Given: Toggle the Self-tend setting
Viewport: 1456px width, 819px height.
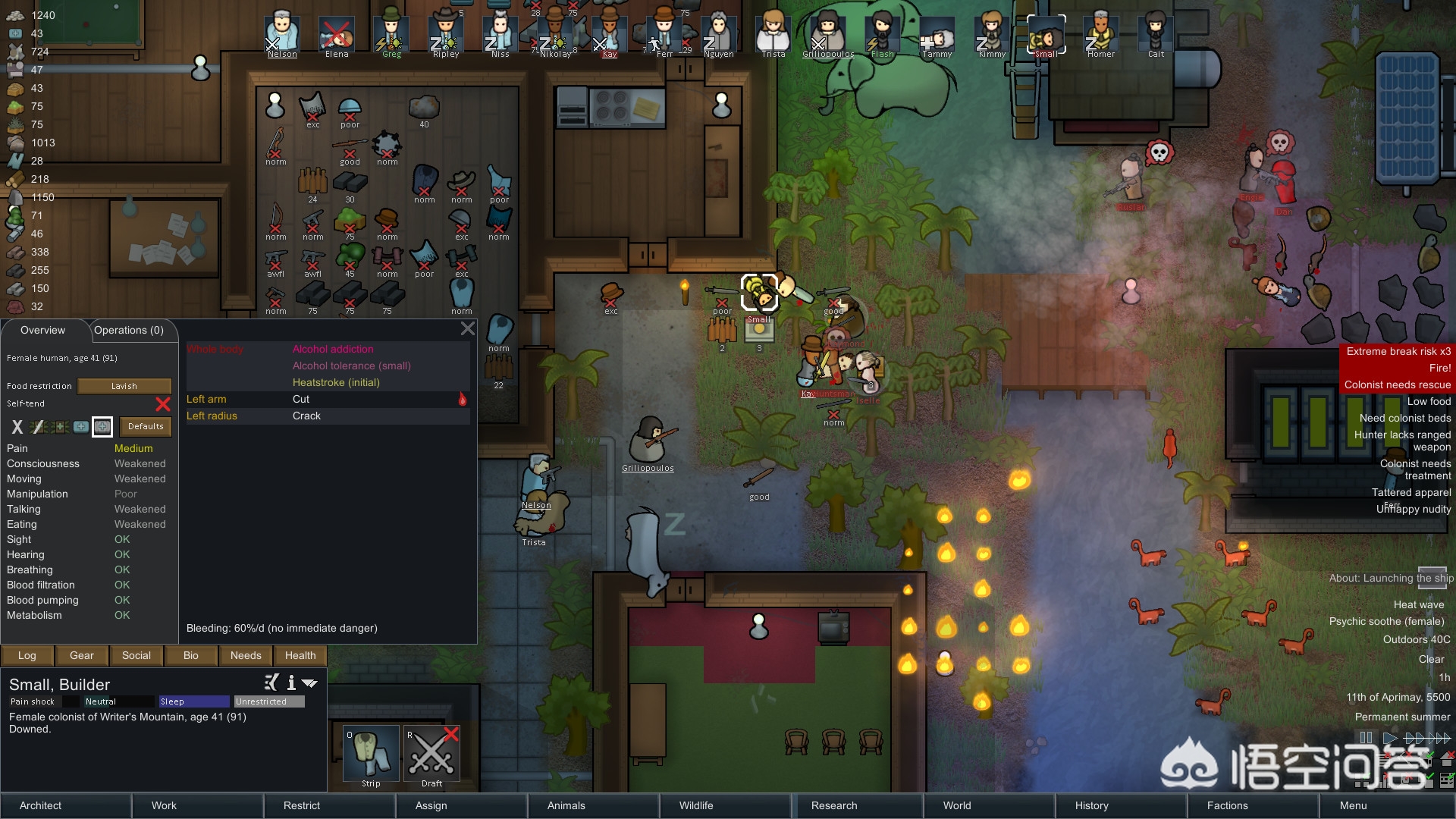Looking at the screenshot, I should (x=162, y=404).
